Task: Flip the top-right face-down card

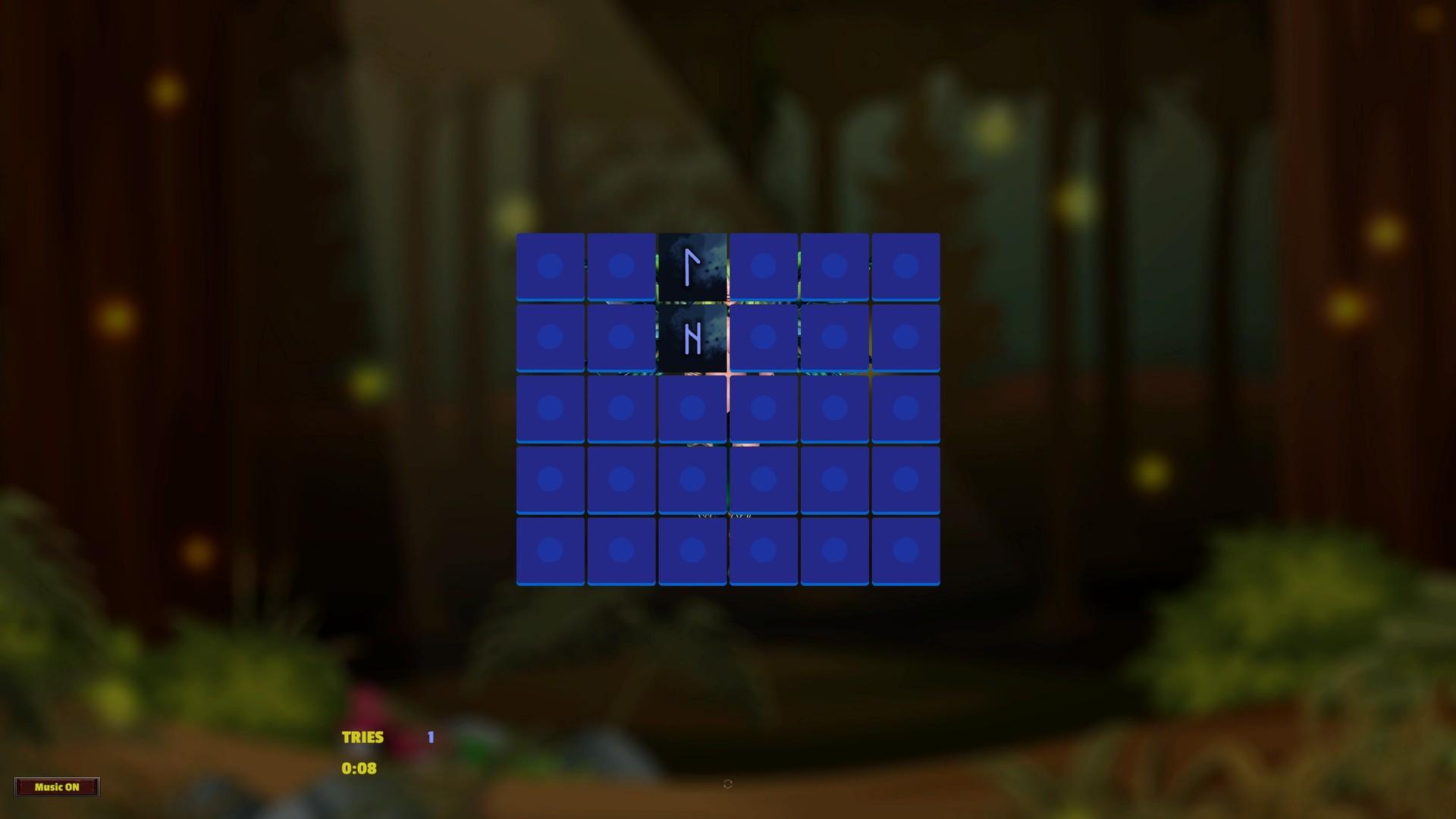Action: point(906,265)
